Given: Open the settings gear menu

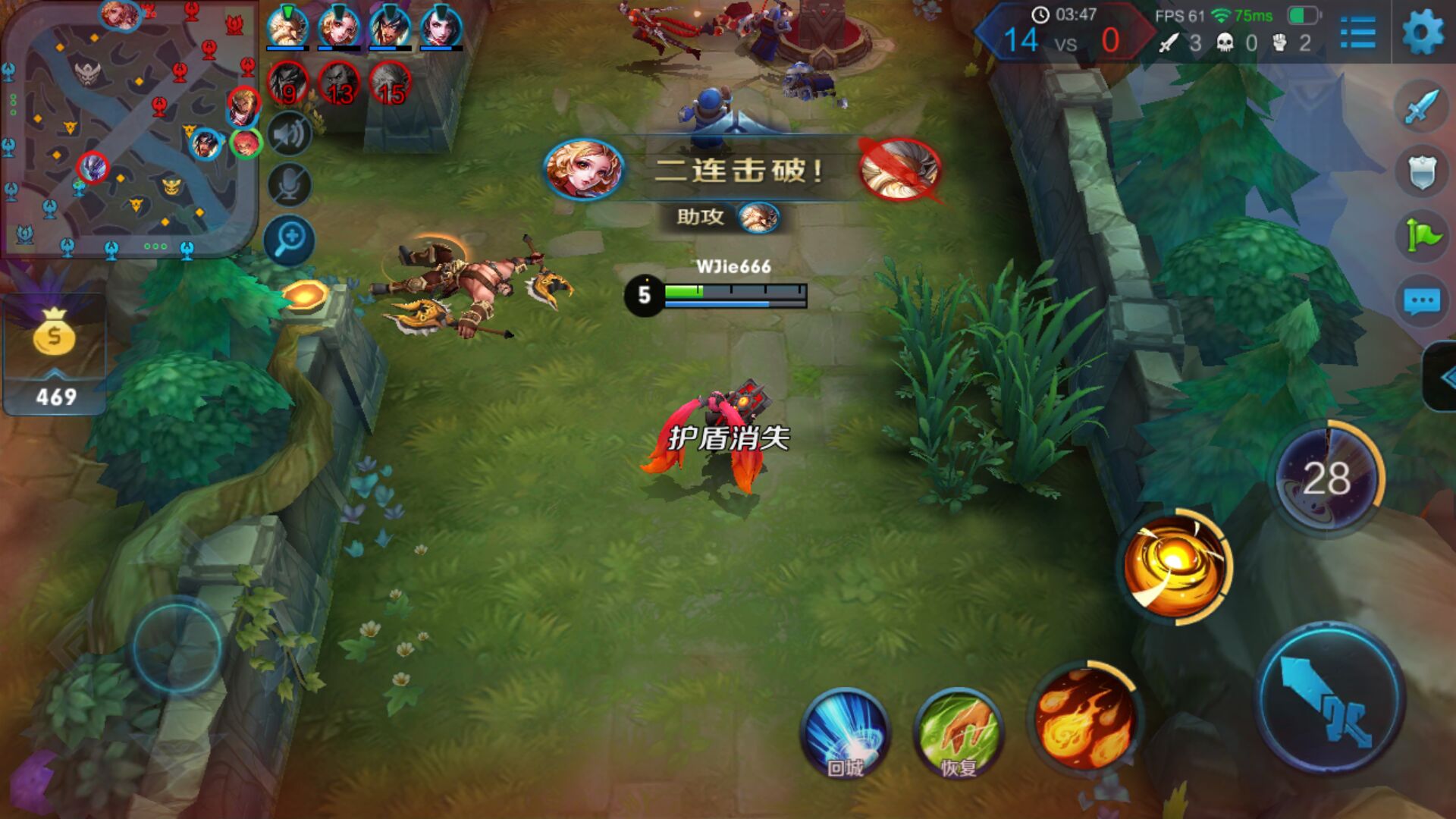Looking at the screenshot, I should [1423, 32].
